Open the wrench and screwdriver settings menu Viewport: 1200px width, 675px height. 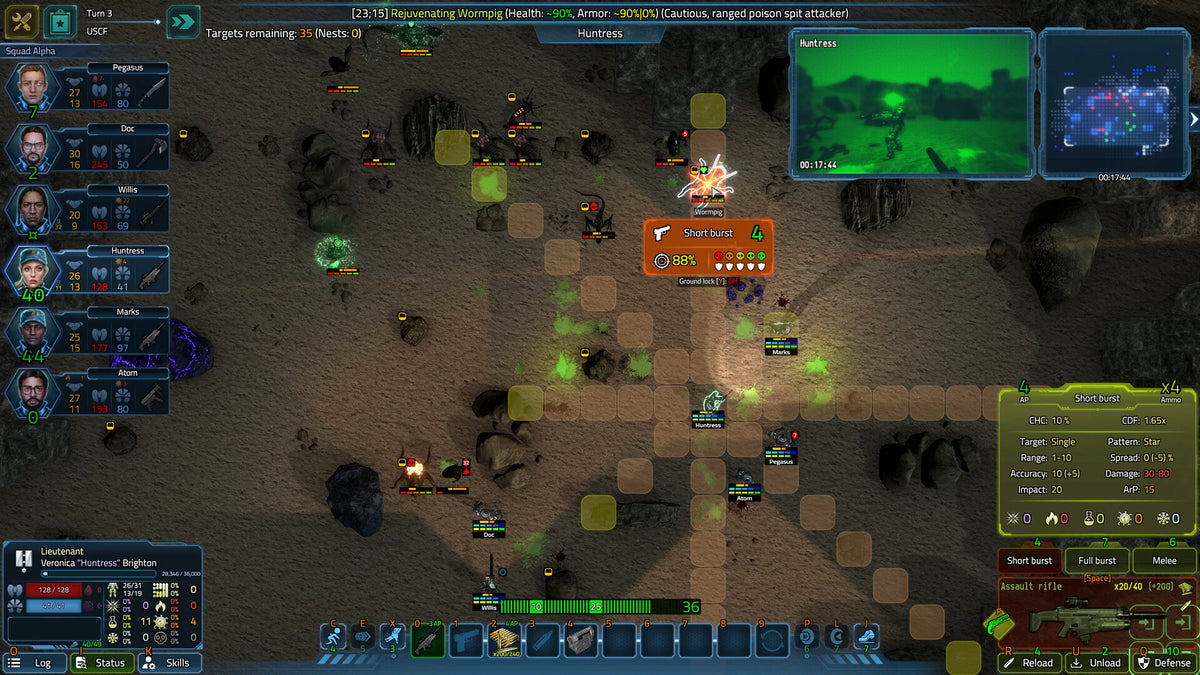pos(21,20)
